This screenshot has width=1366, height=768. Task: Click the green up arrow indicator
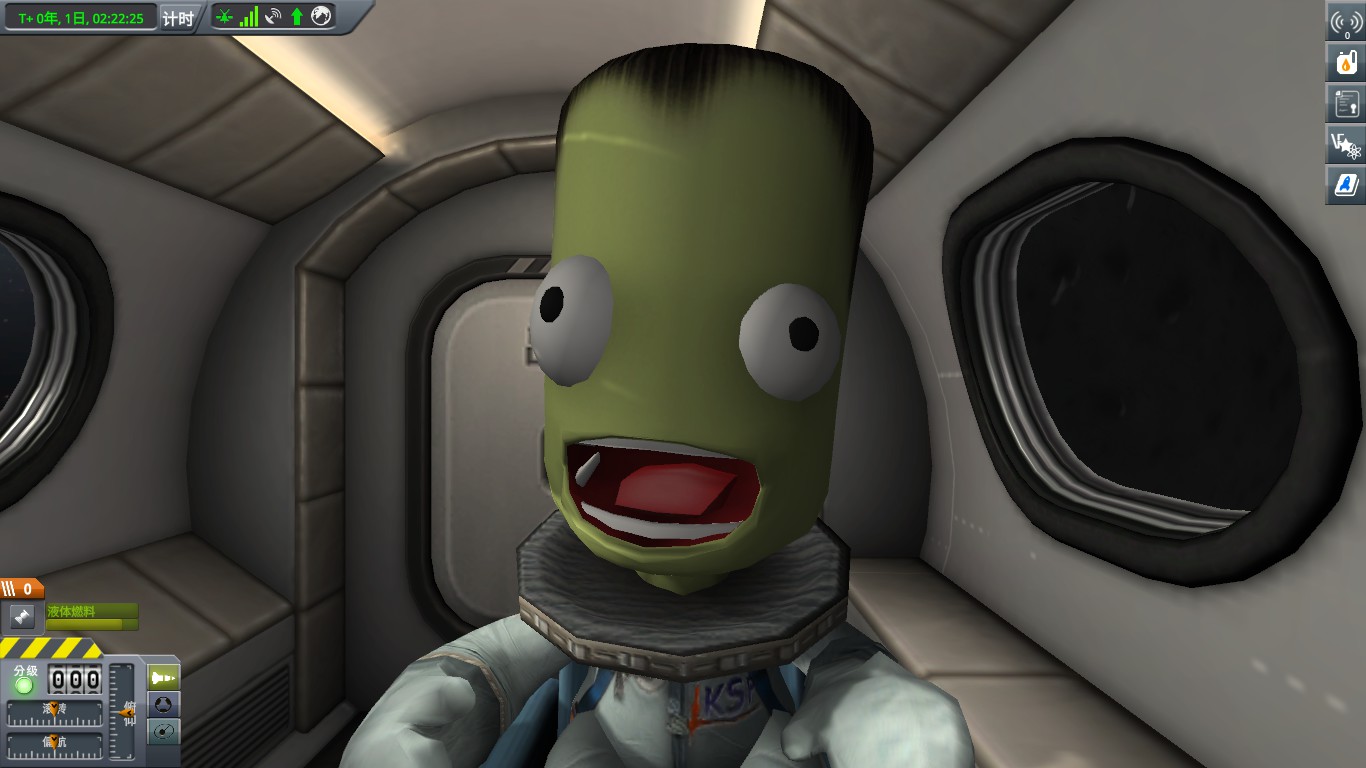pos(297,16)
